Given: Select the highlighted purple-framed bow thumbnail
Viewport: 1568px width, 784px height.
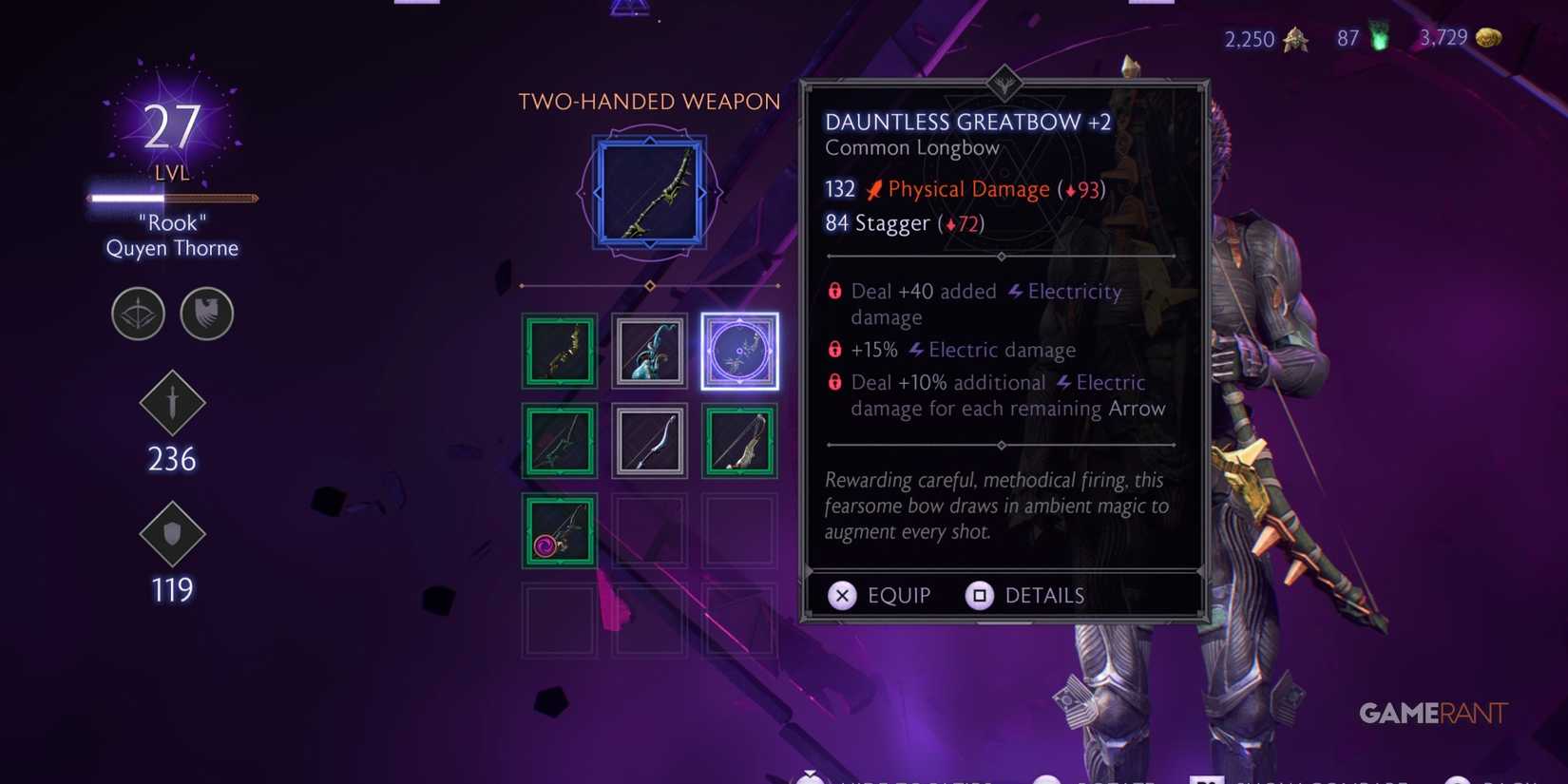Looking at the screenshot, I should pyautogui.click(x=740, y=350).
